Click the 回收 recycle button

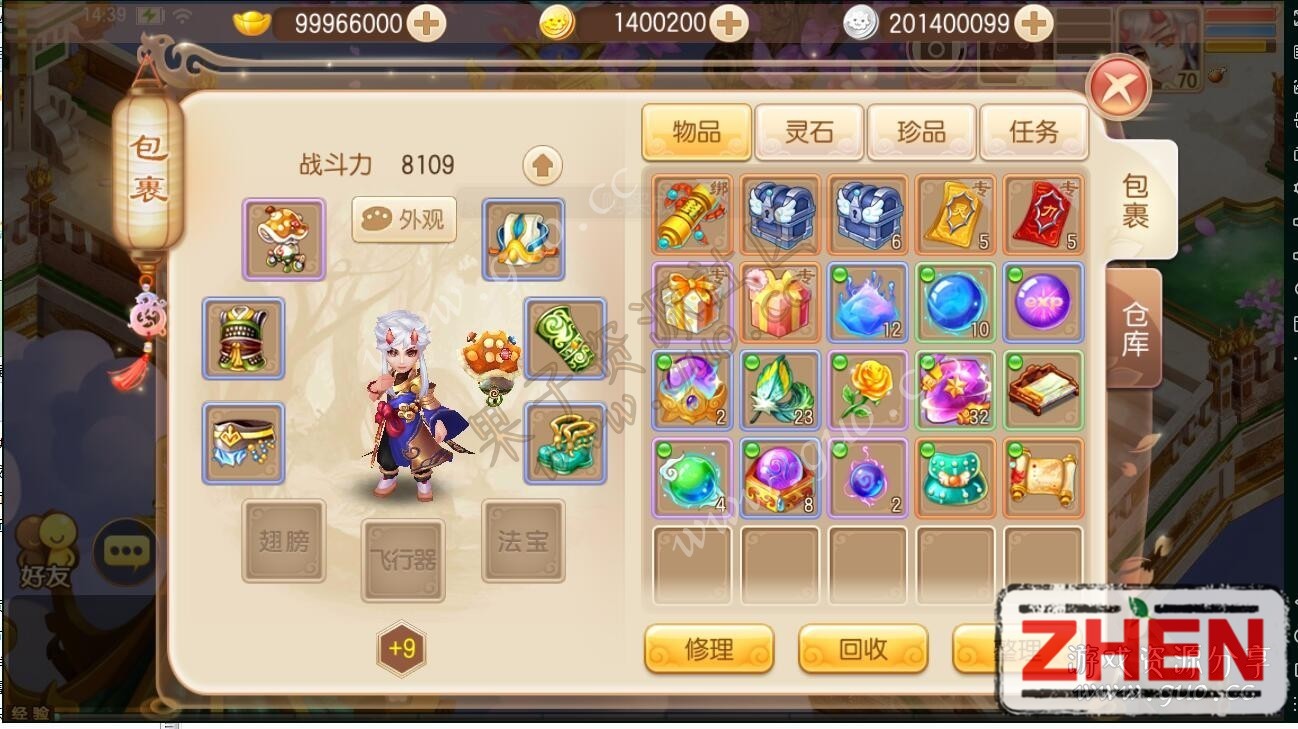point(863,649)
